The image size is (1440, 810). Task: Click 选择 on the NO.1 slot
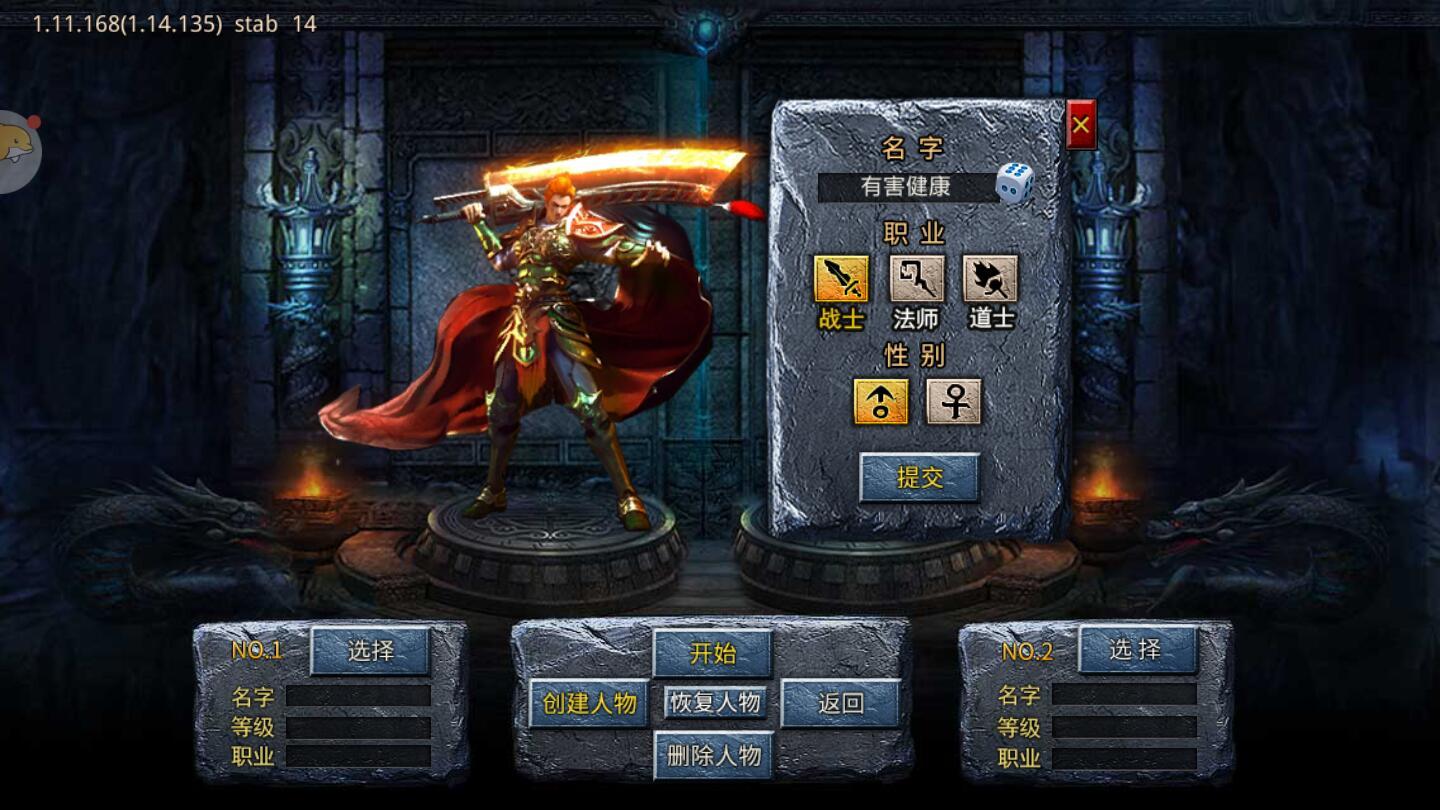[x=371, y=649]
